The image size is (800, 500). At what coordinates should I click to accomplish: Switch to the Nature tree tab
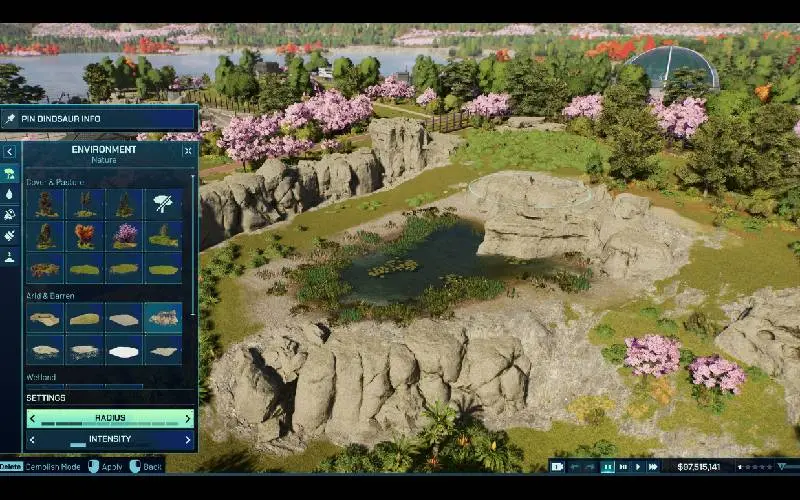10,173
